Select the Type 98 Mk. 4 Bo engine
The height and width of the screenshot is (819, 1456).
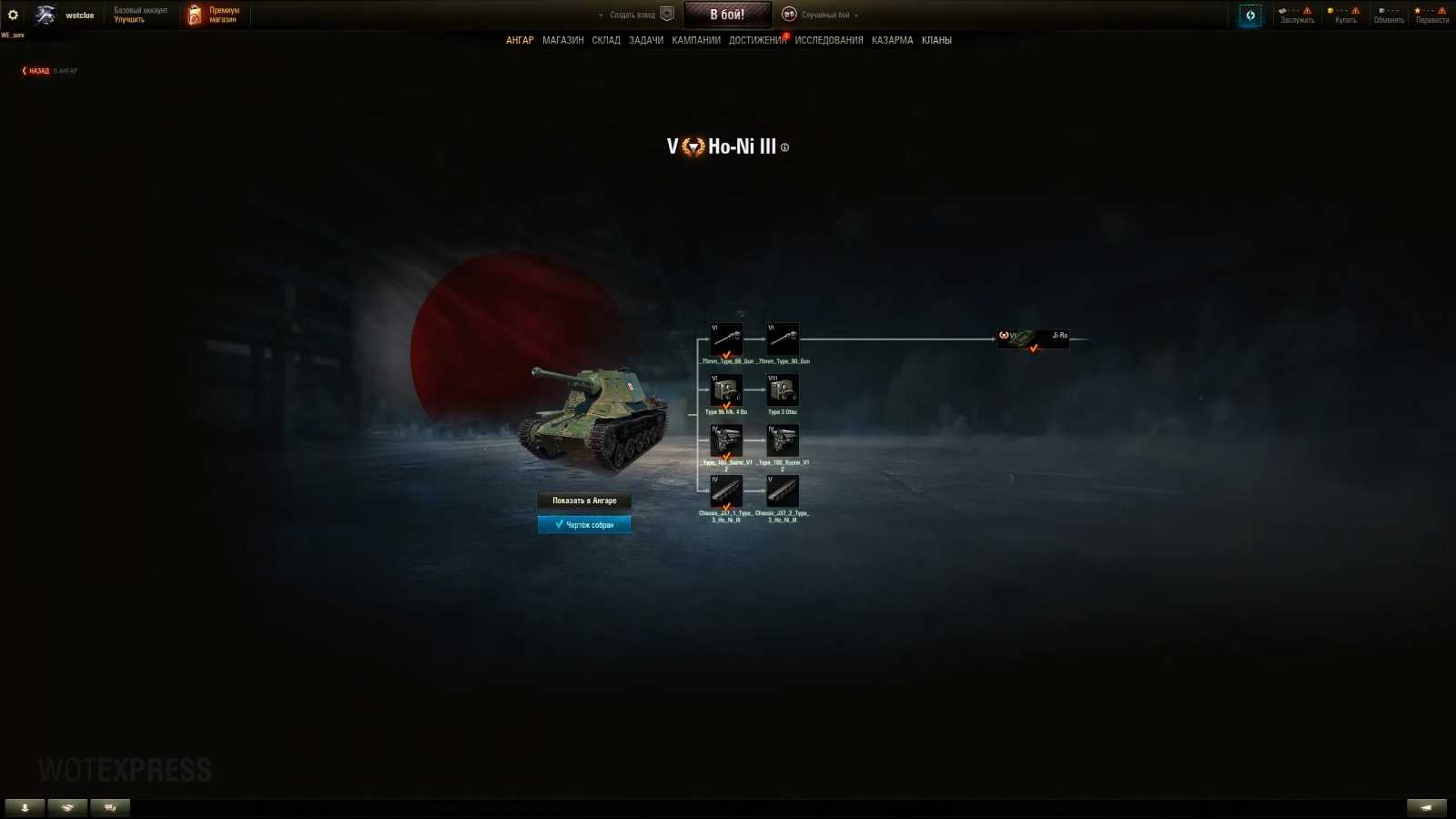725,390
